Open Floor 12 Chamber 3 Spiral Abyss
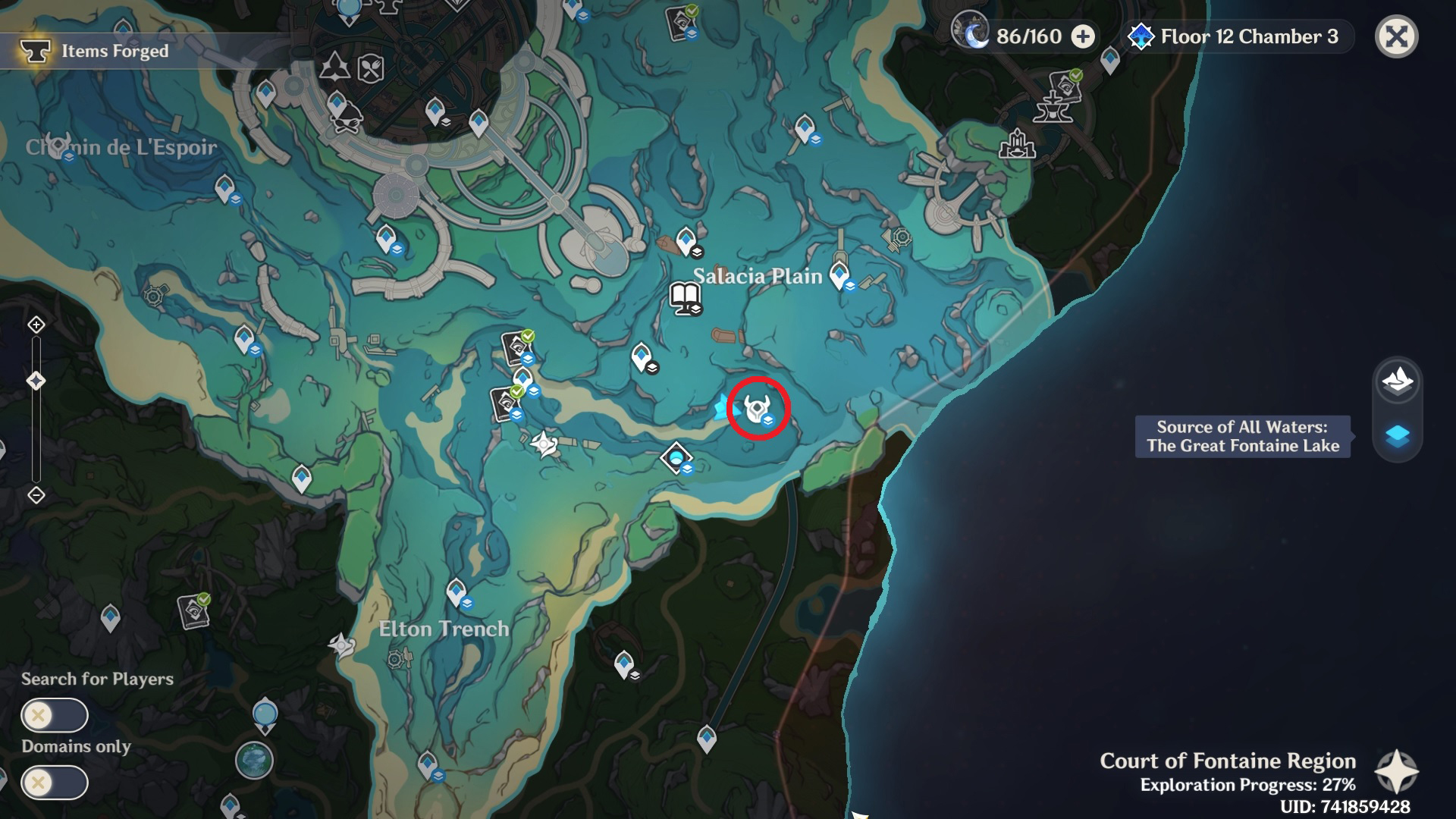The image size is (1456, 819). point(1235,36)
